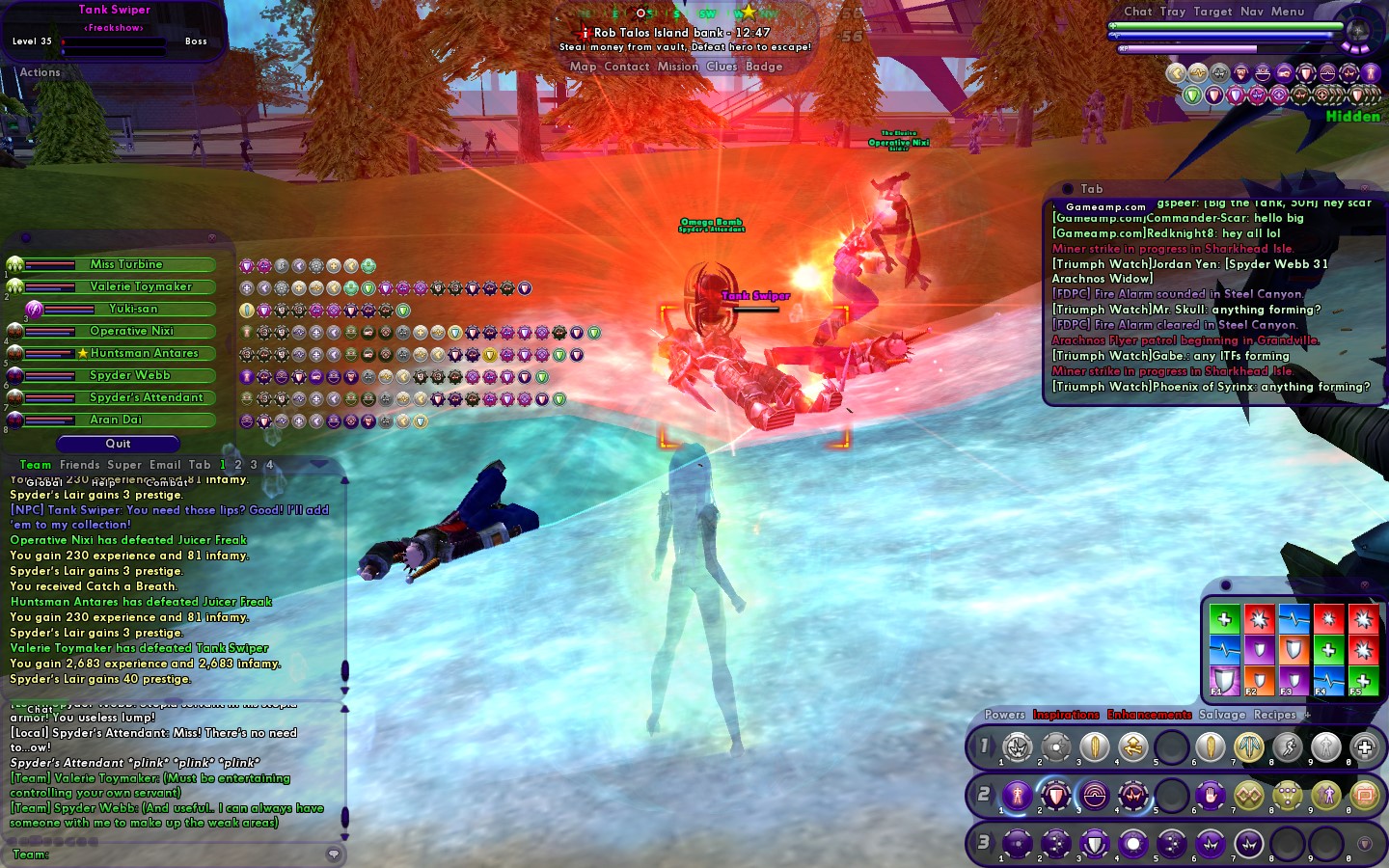Screen dimensions: 1389x868
Task: Select Valerie Toymaker in the team list
Action: [x=141, y=286]
